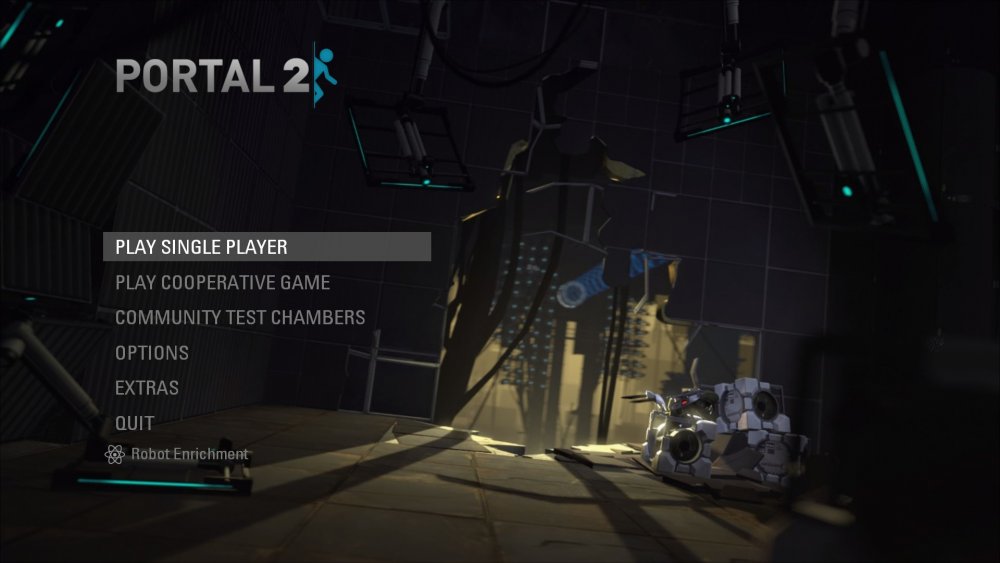Open Community Test Chambers
Screen dimensions: 1000x563
tap(240, 318)
